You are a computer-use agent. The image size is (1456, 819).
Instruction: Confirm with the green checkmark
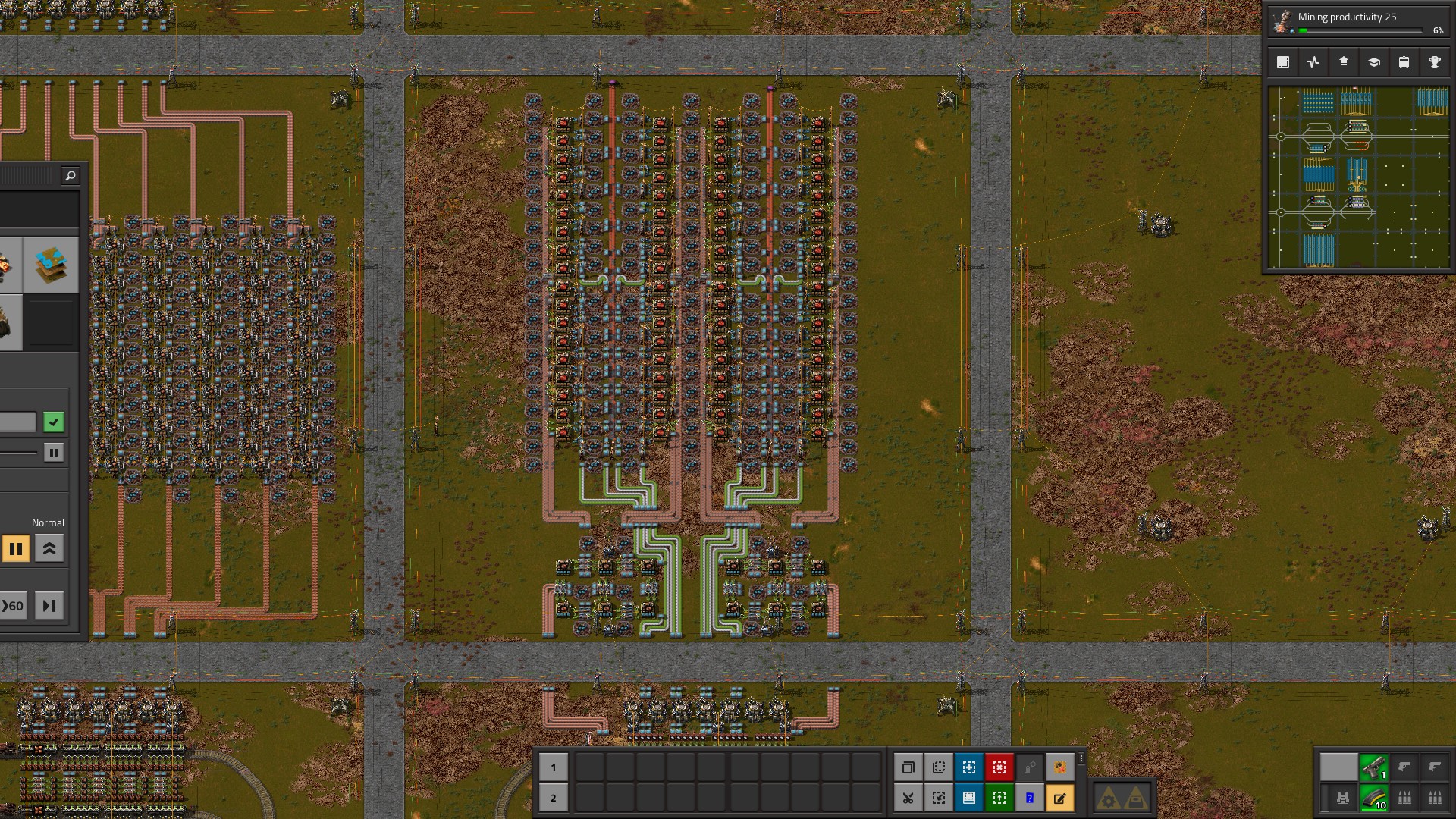pos(53,422)
